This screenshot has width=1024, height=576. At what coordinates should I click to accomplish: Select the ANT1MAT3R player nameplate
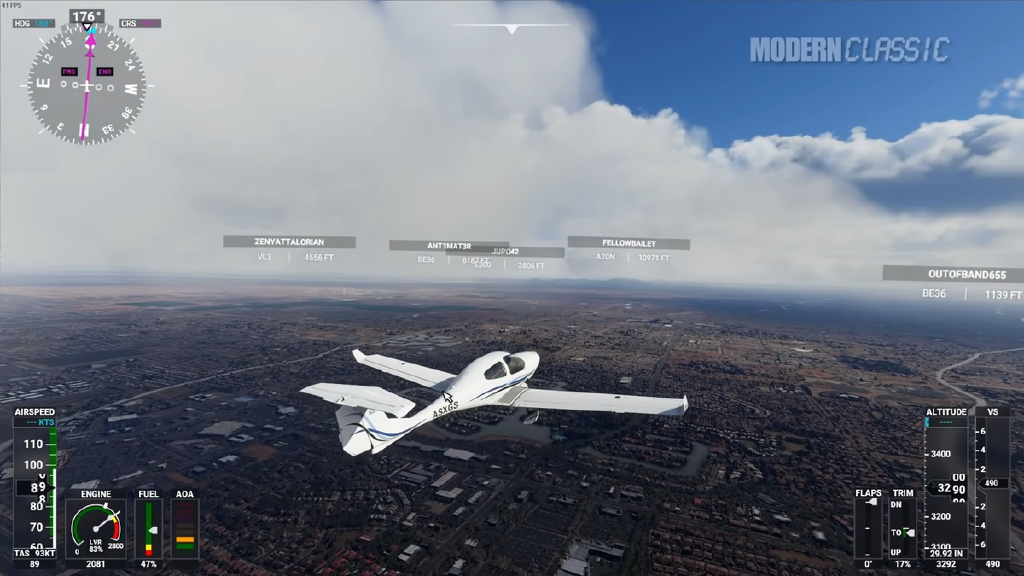[448, 245]
